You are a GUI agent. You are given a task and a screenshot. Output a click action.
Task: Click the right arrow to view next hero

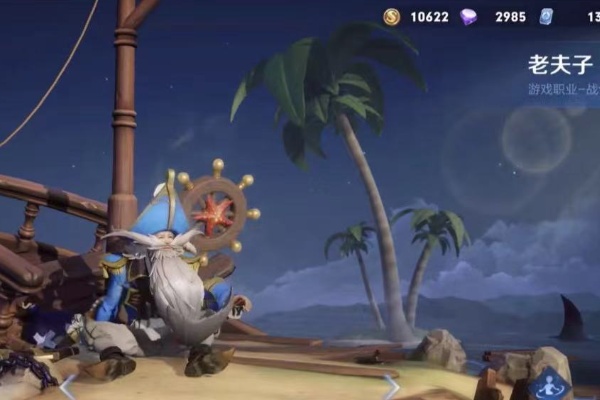pyautogui.click(x=391, y=386)
